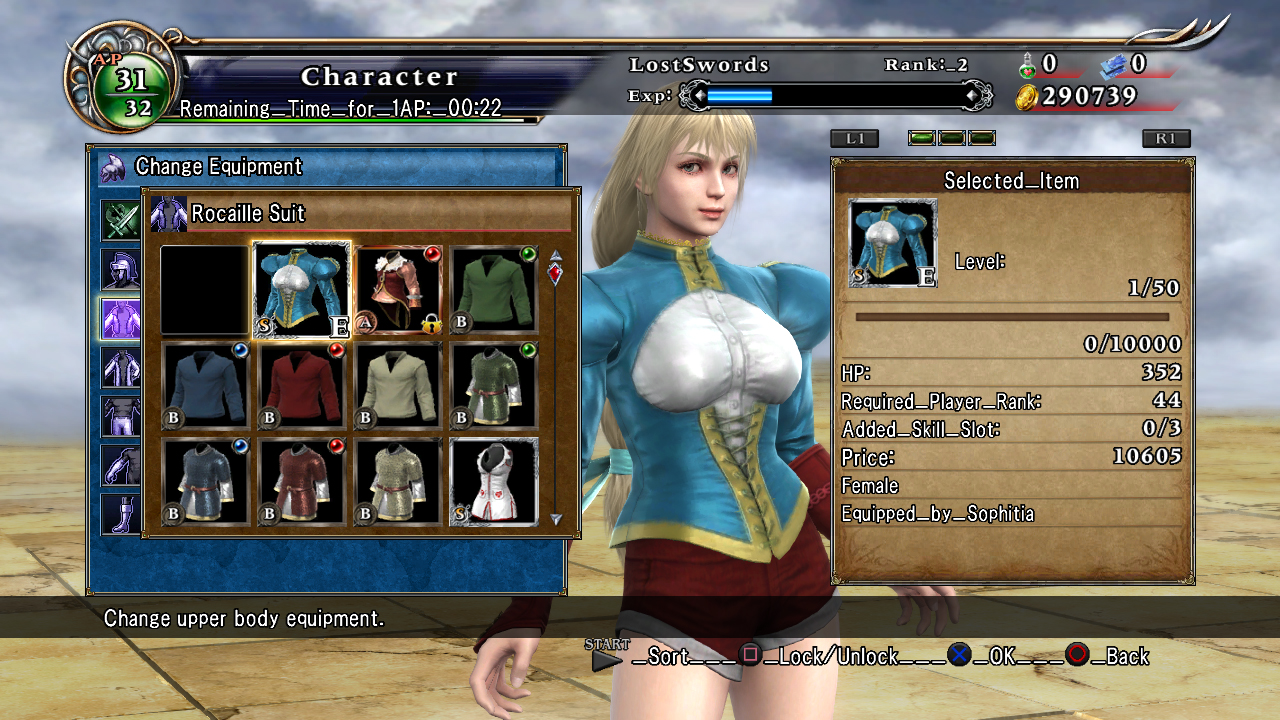This screenshot has height=720, width=1280.
Task: Pick the plain blue shirt
Action: [205, 386]
